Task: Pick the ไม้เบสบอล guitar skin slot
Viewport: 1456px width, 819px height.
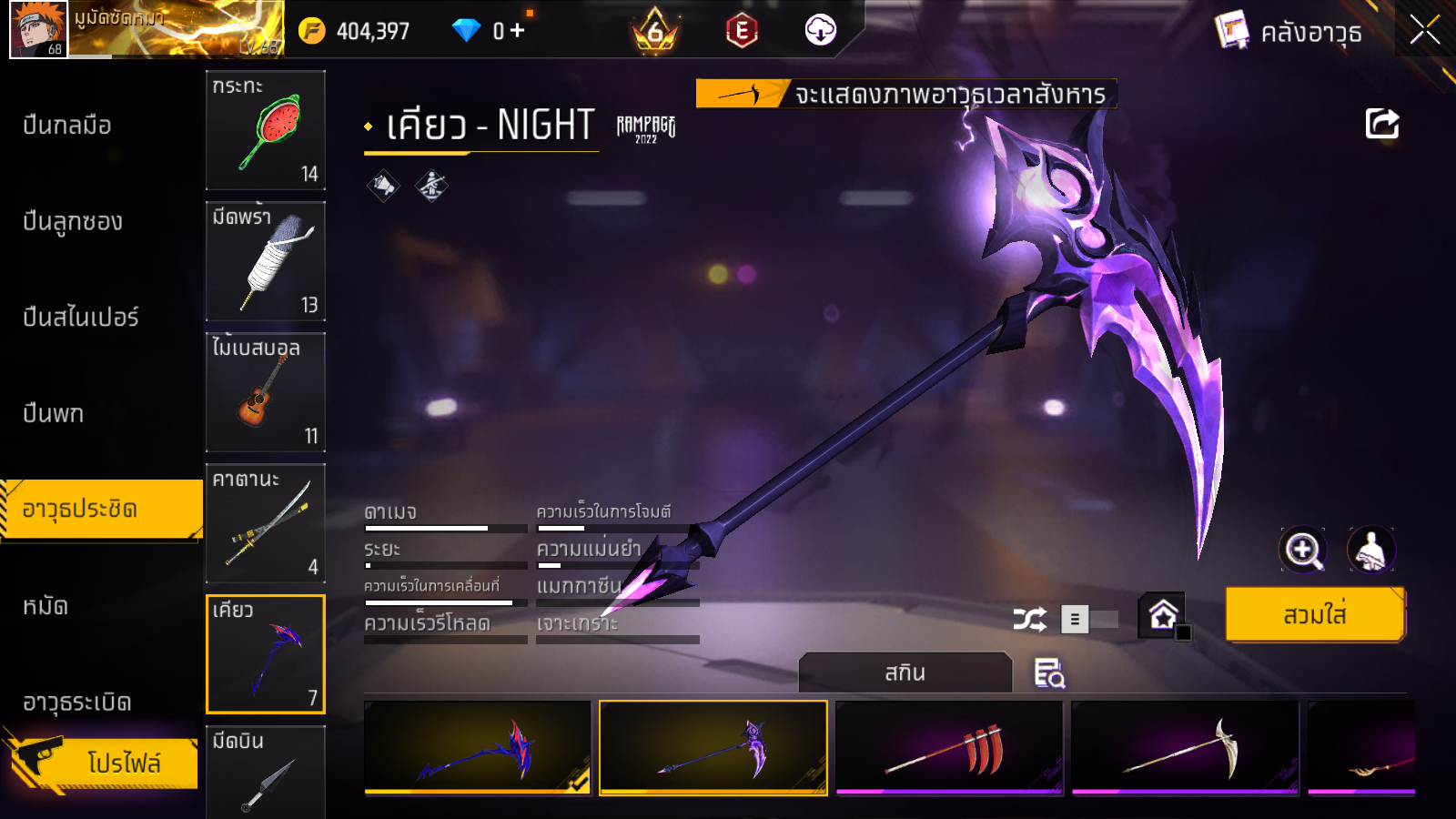Action: [x=265, y=392]
